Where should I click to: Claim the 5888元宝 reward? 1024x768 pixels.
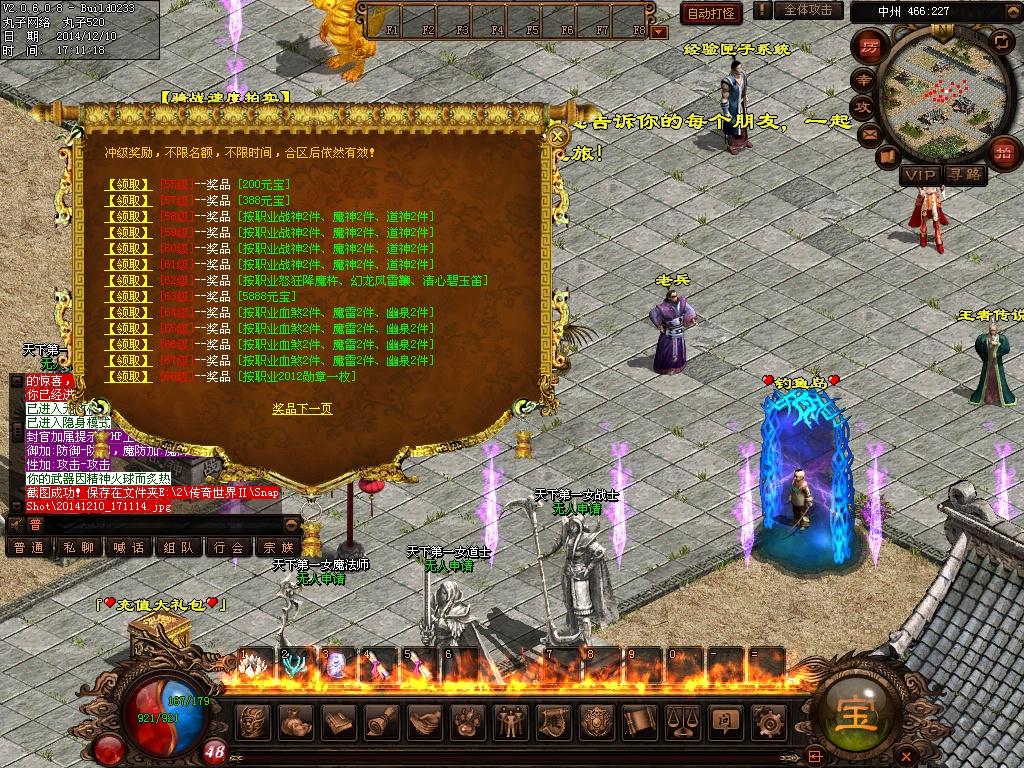click(130, 296)
